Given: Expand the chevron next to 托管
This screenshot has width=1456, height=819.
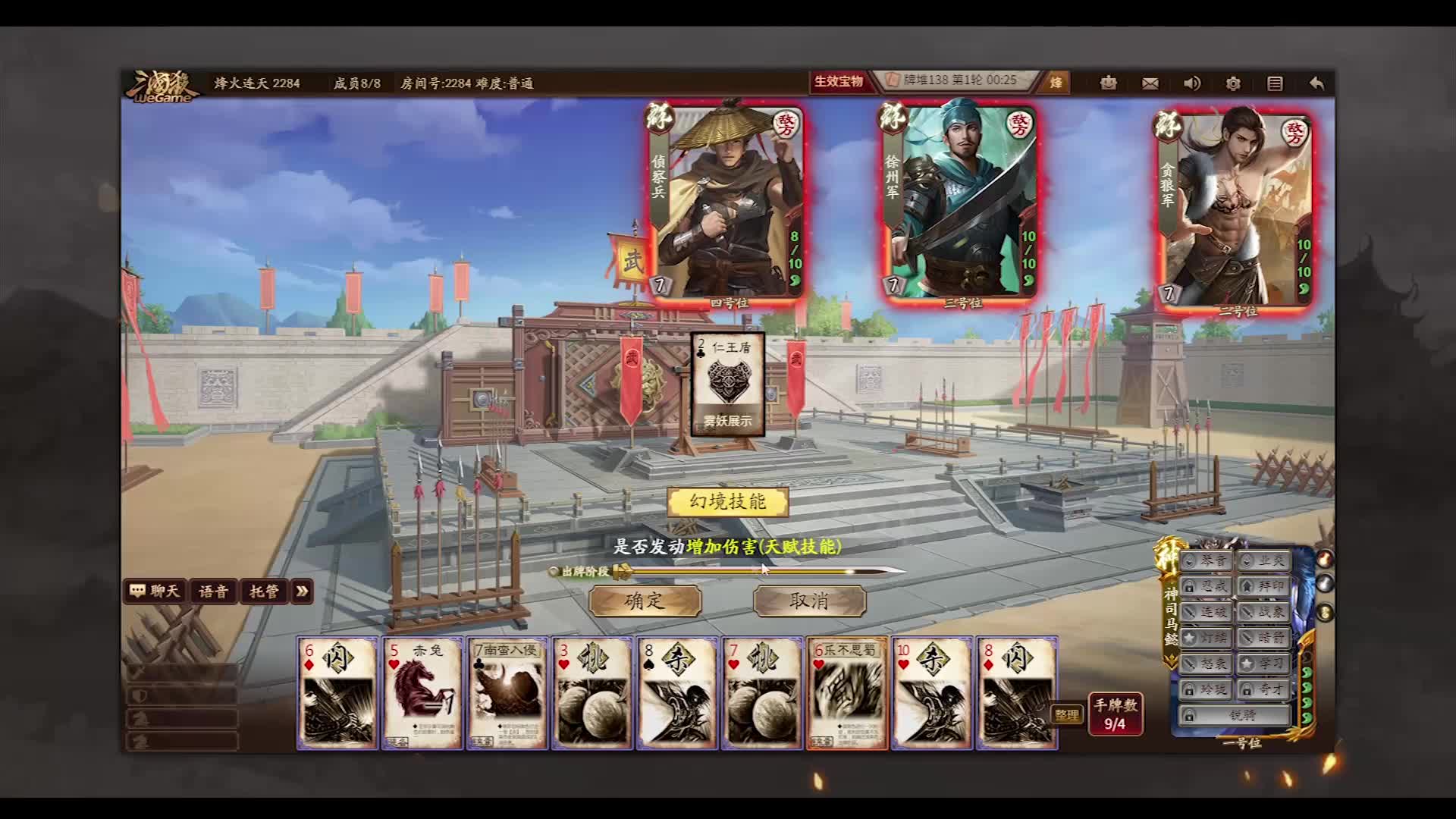Looking at the screenshot, I should point(303,592).
